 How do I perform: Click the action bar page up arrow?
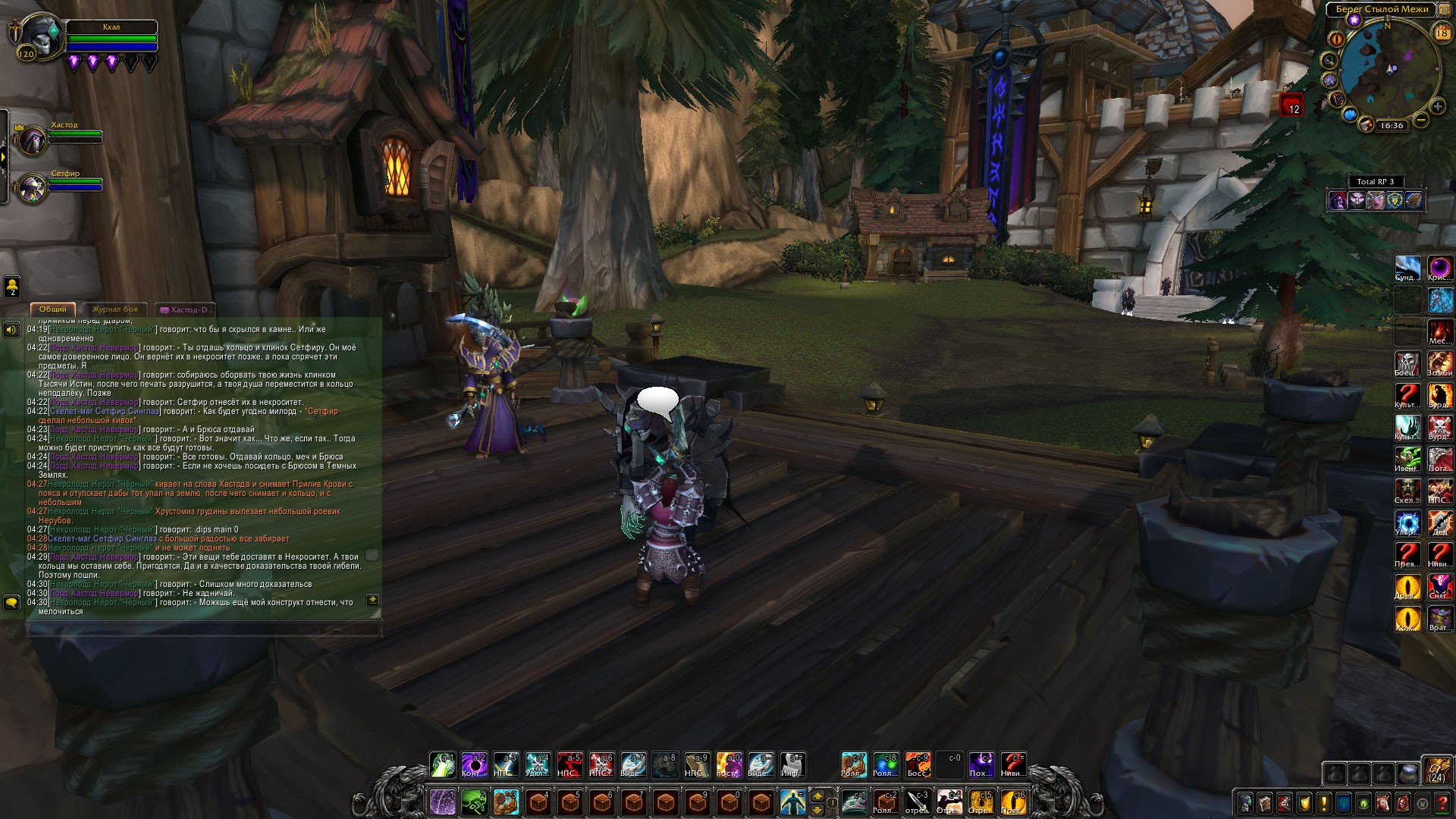click(x=817, y=795)
